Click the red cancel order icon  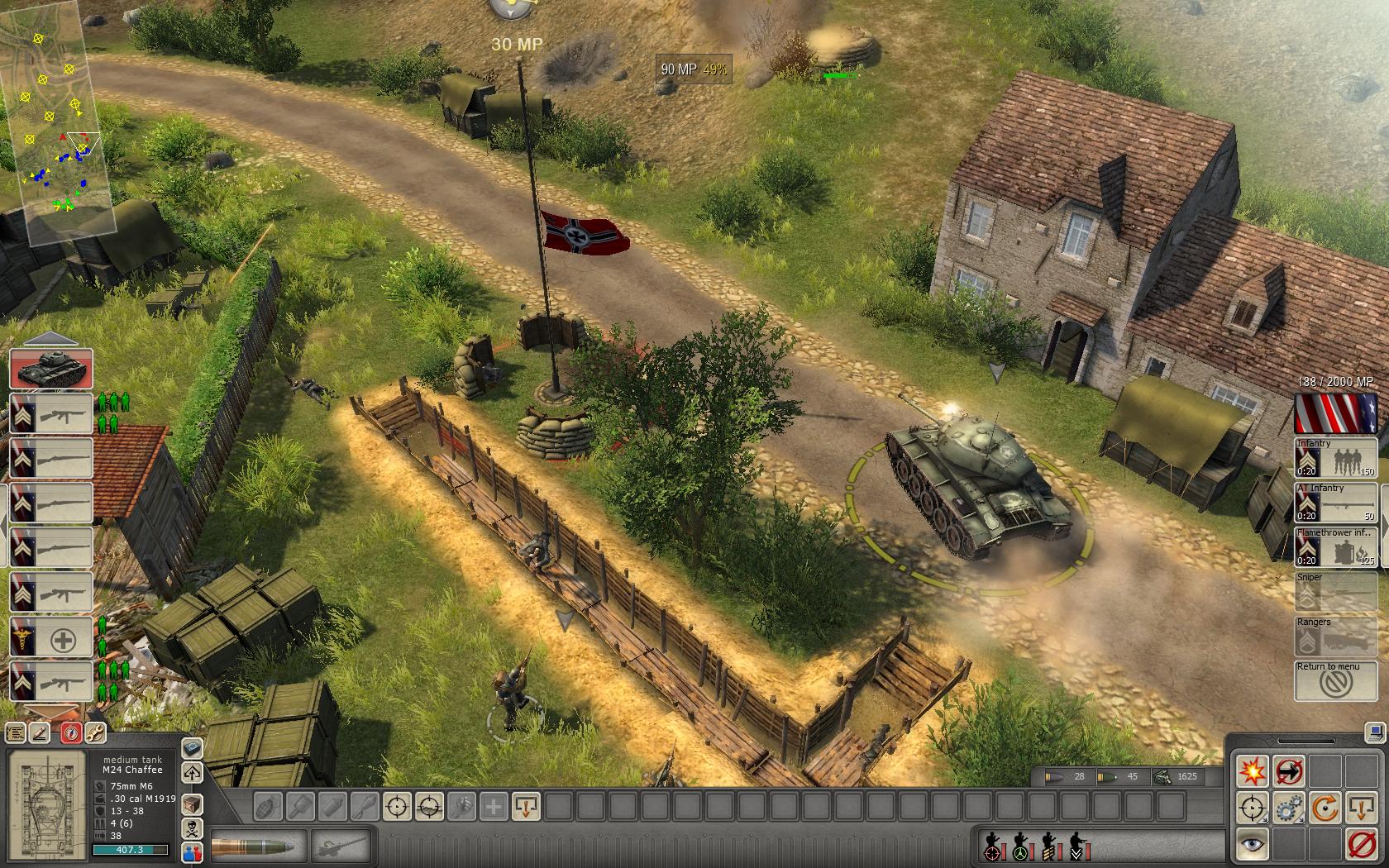(x=1360, y=843)
